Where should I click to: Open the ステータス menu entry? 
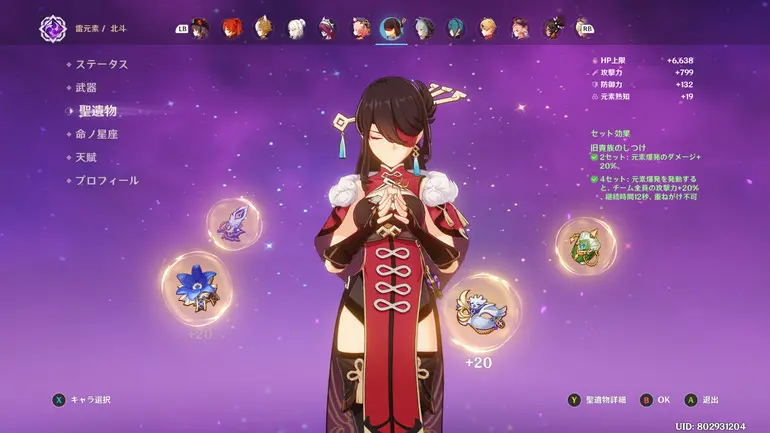click(101, 64)
